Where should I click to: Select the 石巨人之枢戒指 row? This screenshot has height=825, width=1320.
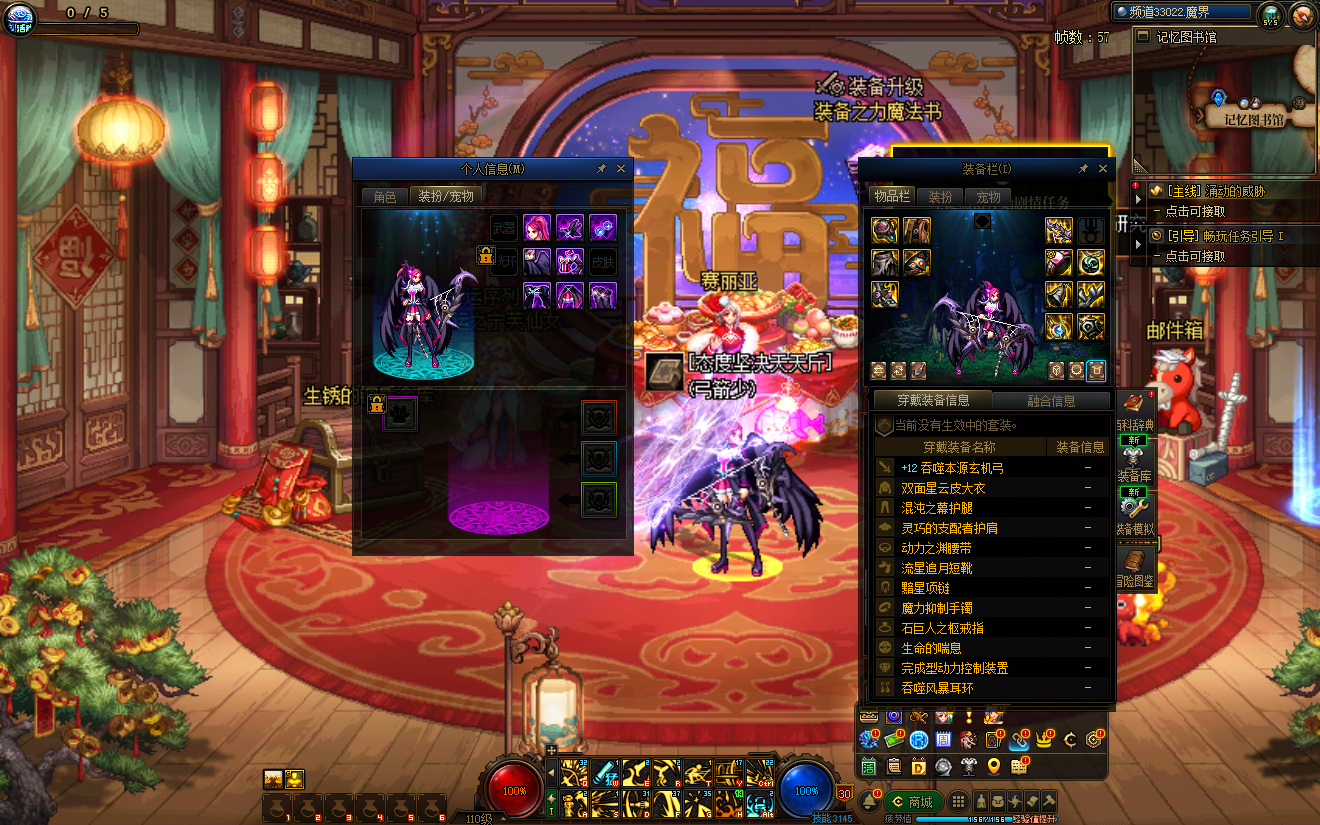tap(942, 628)
